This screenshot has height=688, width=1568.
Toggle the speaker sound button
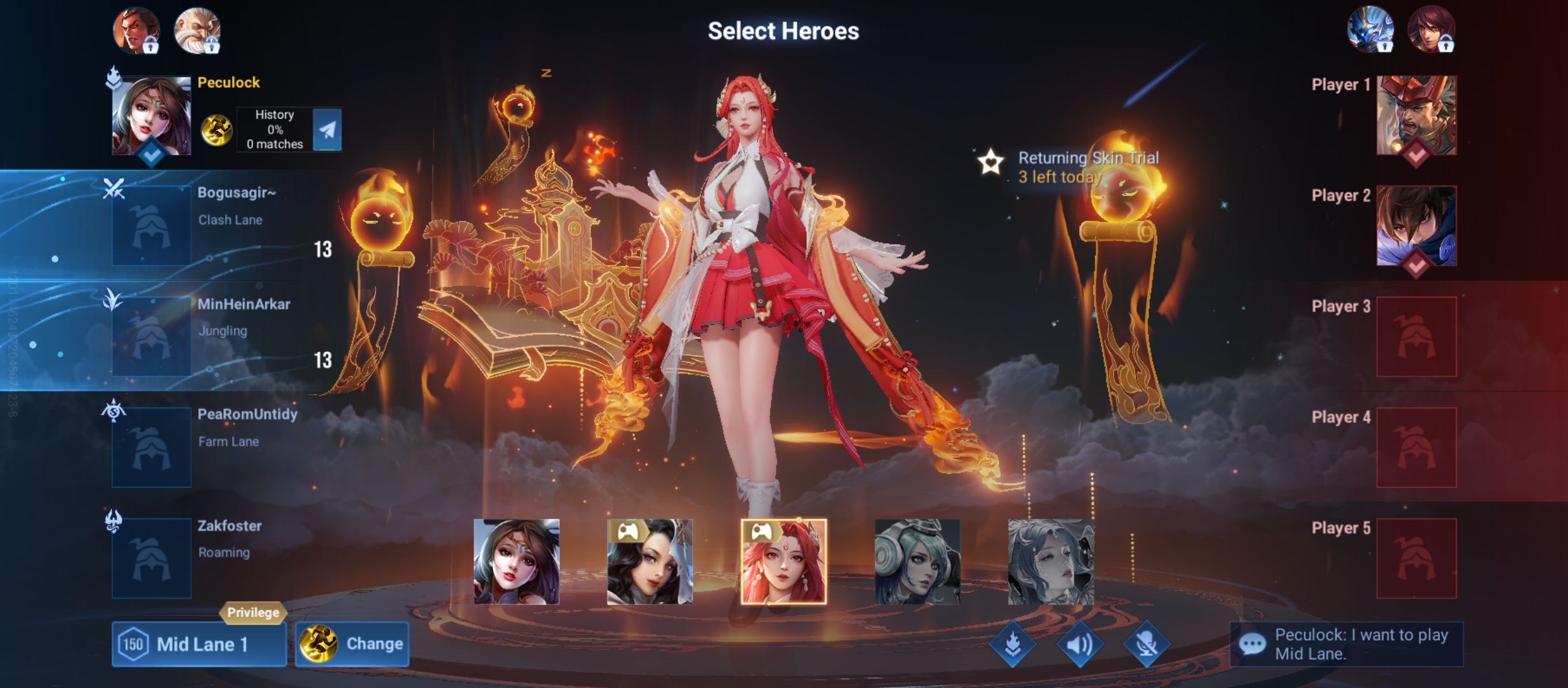click(x=1080, y=645)
